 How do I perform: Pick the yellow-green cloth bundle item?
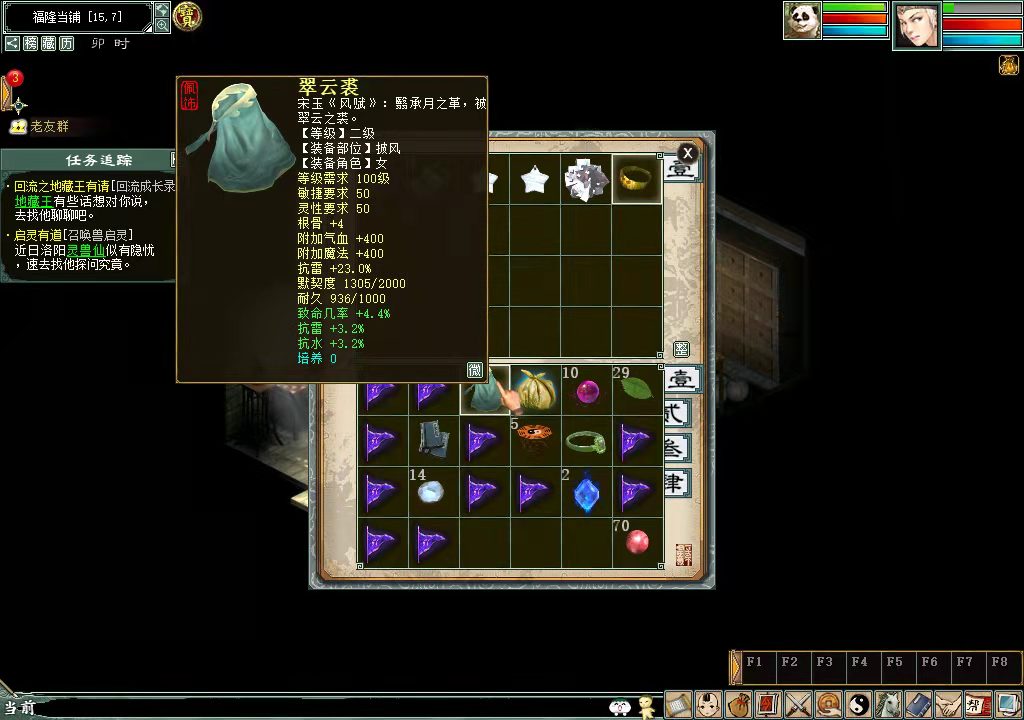[x=536, y=390]
